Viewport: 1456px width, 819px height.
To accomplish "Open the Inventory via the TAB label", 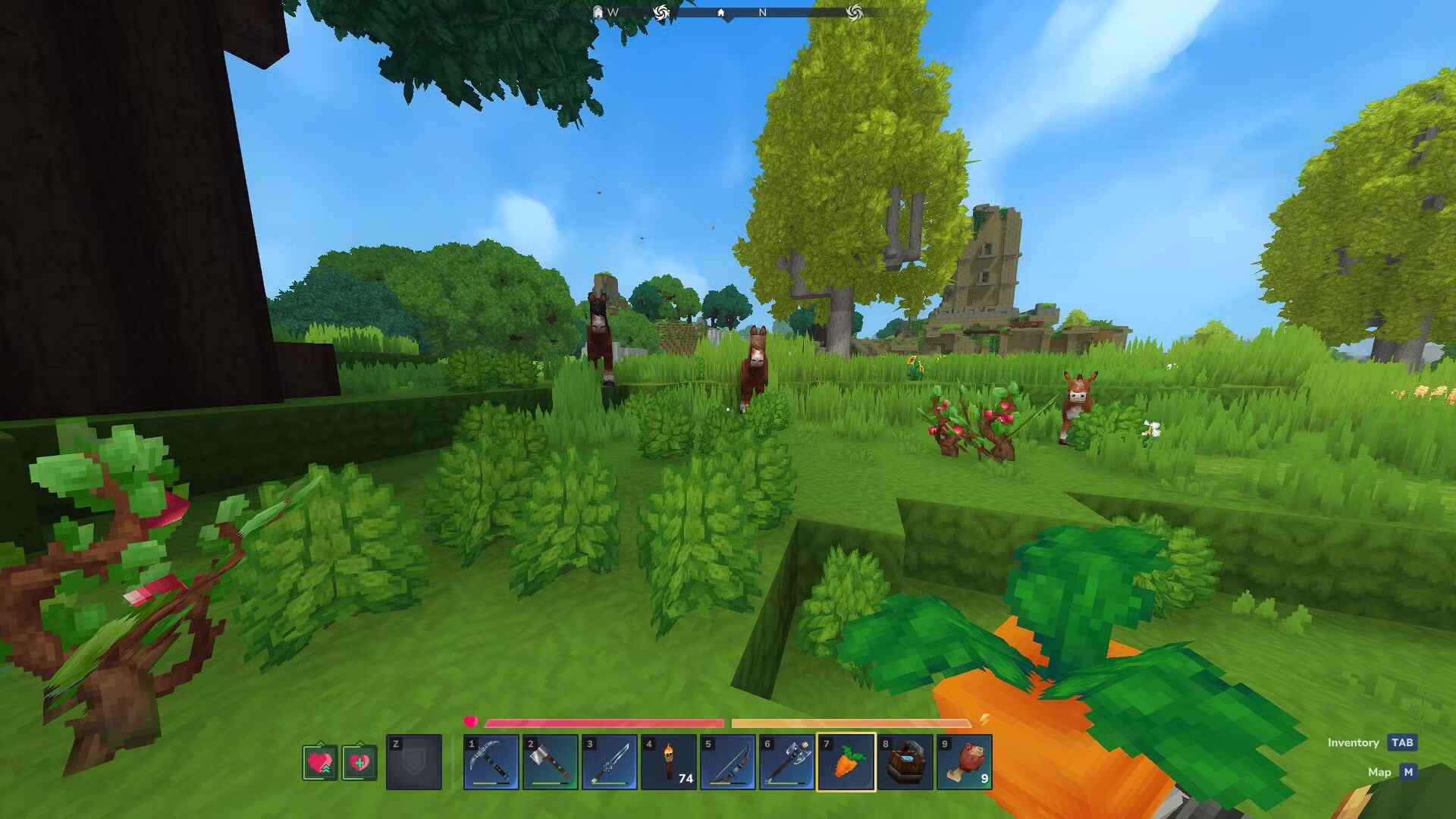I will click(x=1401, y=742).
